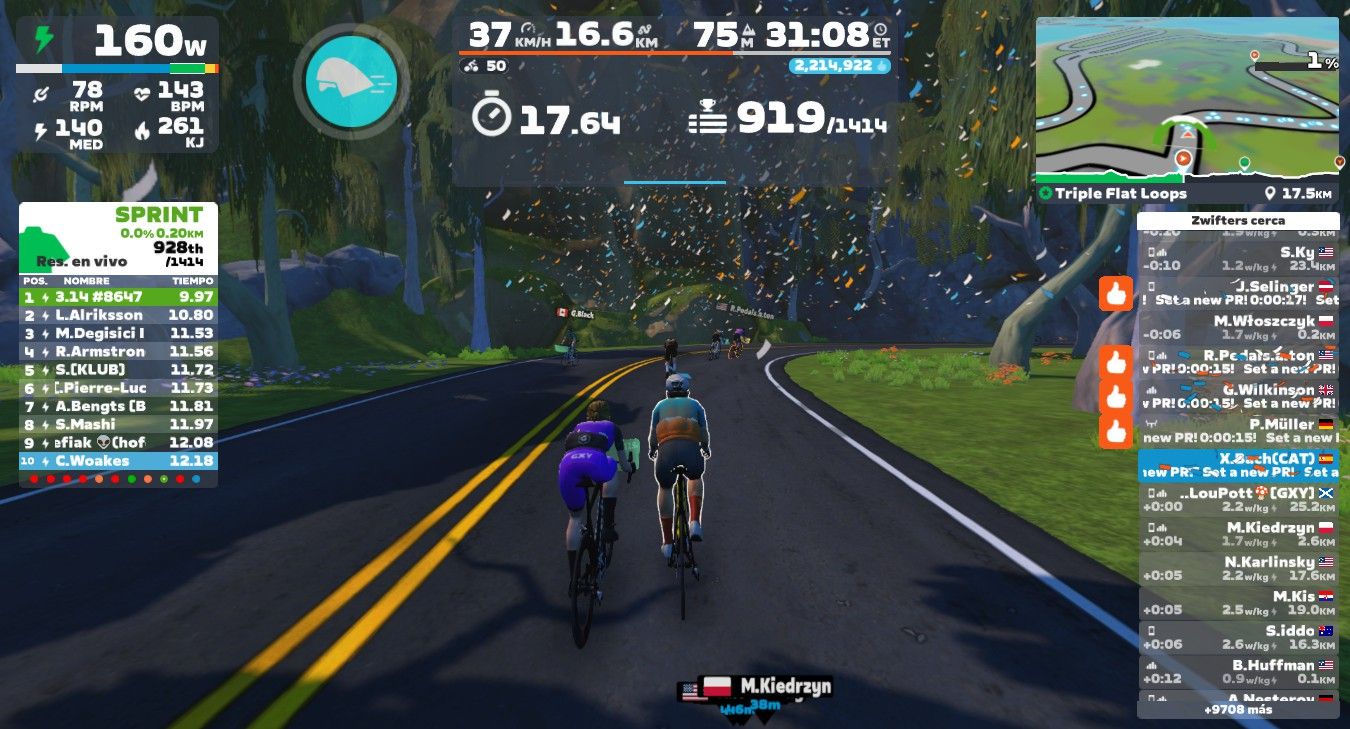Select L.Alriksson in the sprint leaderboard

[x=118, y=315]
